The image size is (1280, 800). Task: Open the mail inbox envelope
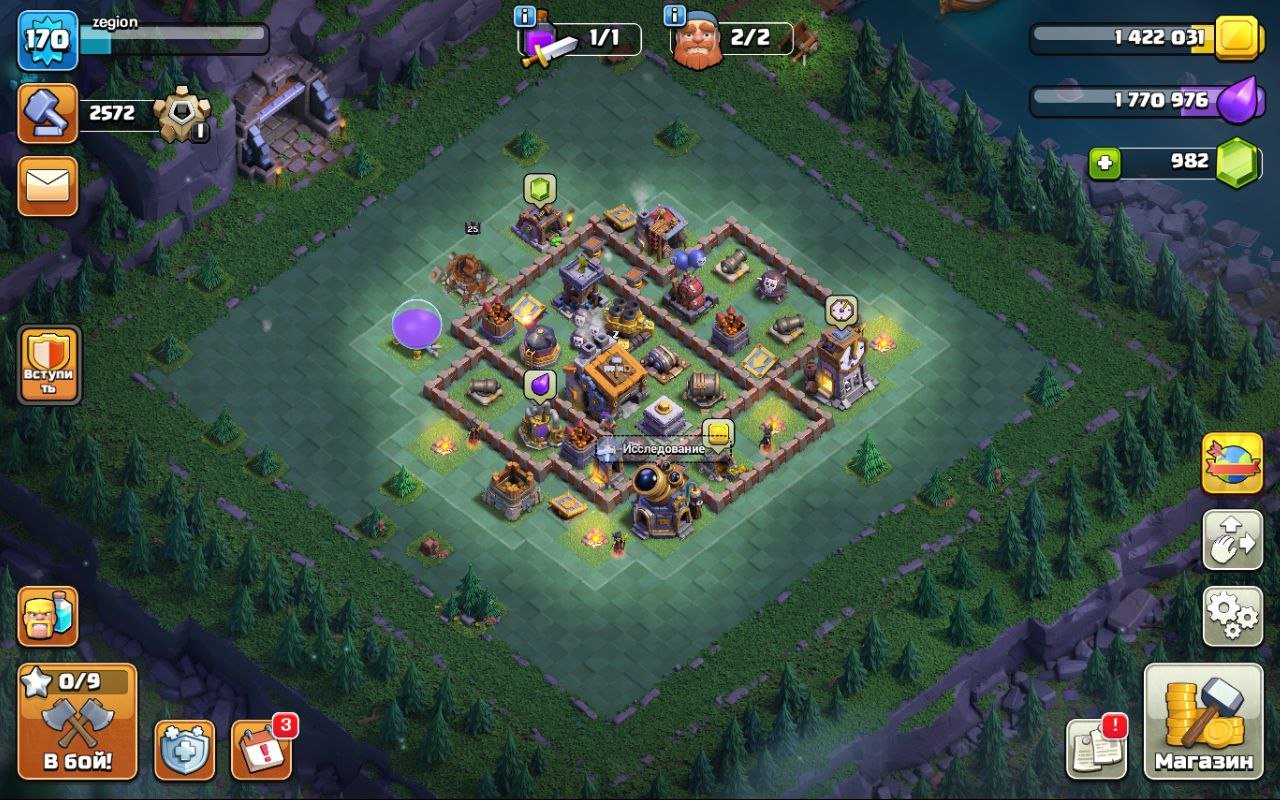pos(46,186)
